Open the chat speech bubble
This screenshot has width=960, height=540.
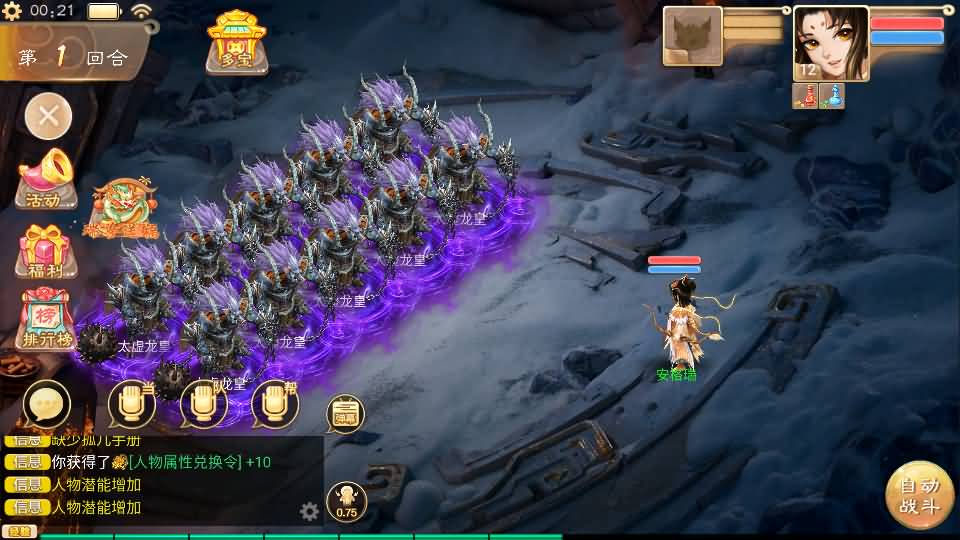click(46, 404)
